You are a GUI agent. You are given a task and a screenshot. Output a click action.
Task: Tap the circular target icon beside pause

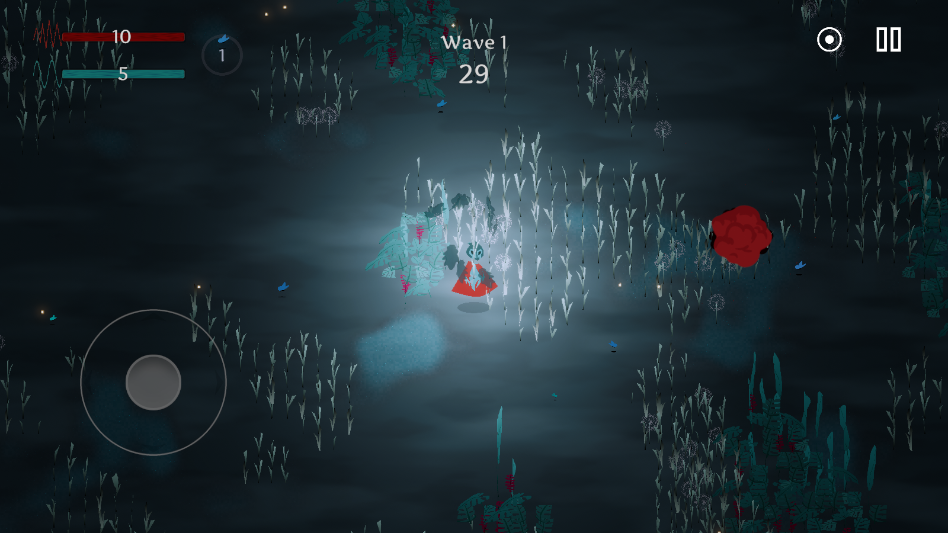829,40
